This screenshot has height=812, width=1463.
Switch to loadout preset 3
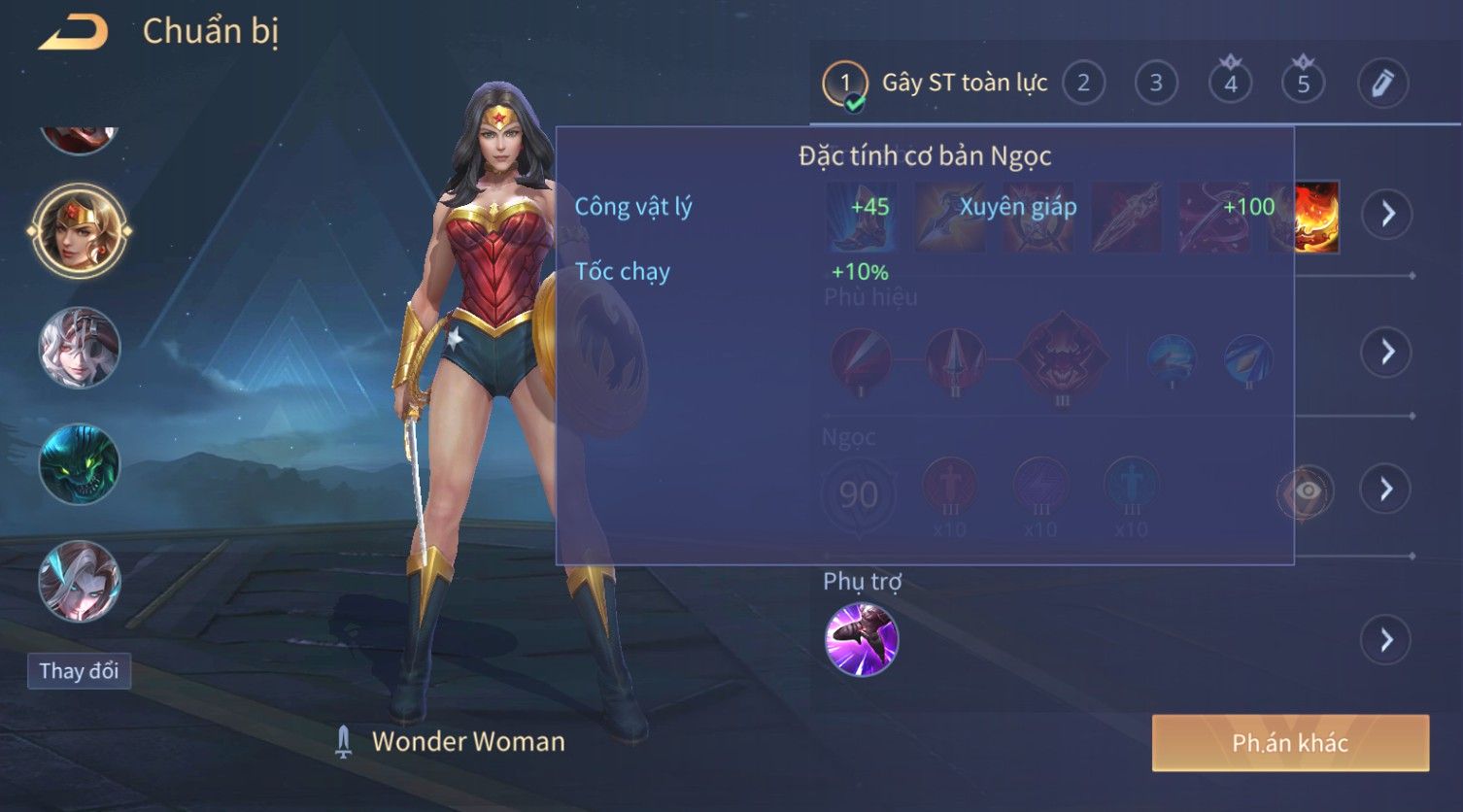click(x=1156, y=84)
